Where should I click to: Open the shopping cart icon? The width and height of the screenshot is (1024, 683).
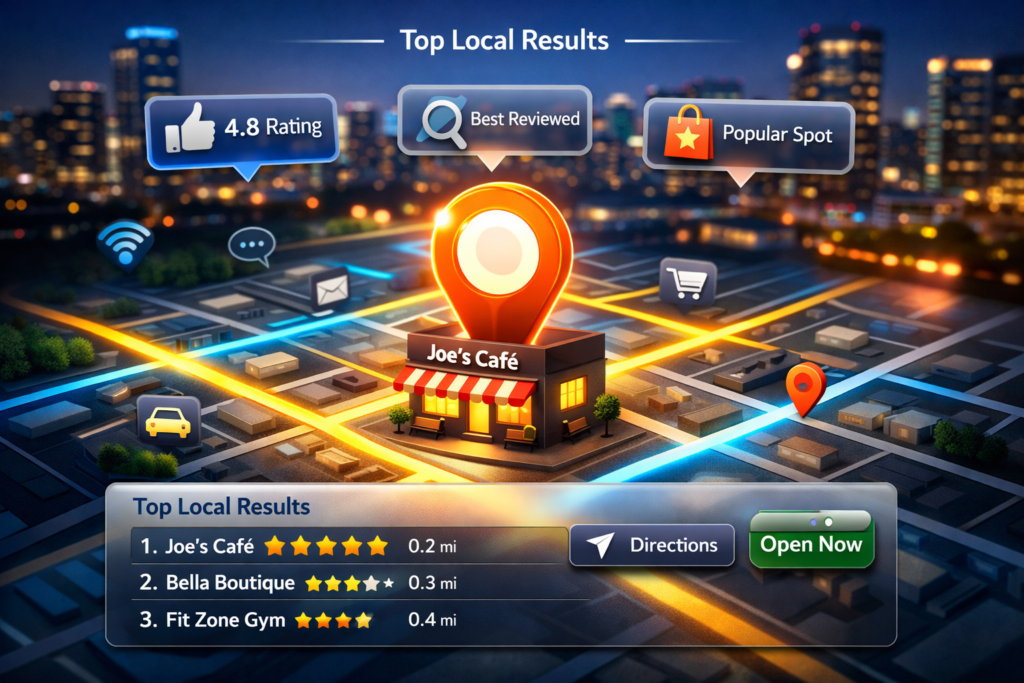click(x=688, y=282)
